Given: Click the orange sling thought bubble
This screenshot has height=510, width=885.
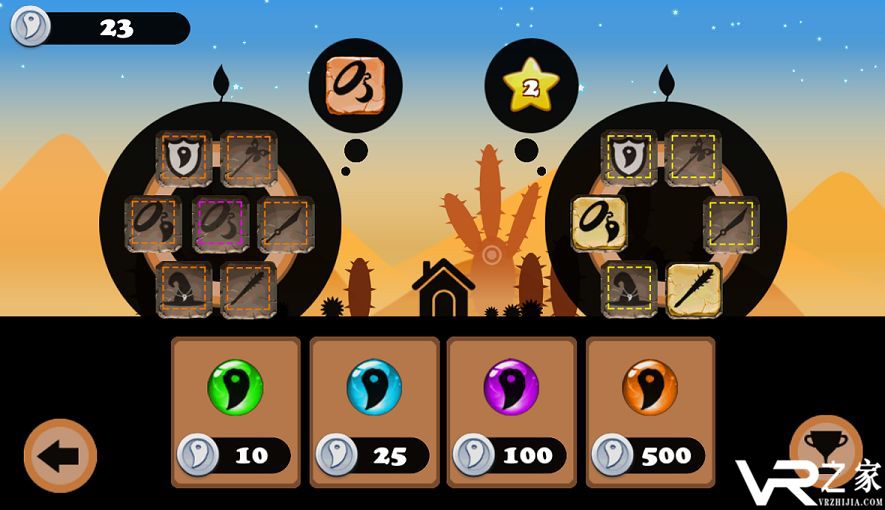Looking at the screenshot, I should coord(355,85).
